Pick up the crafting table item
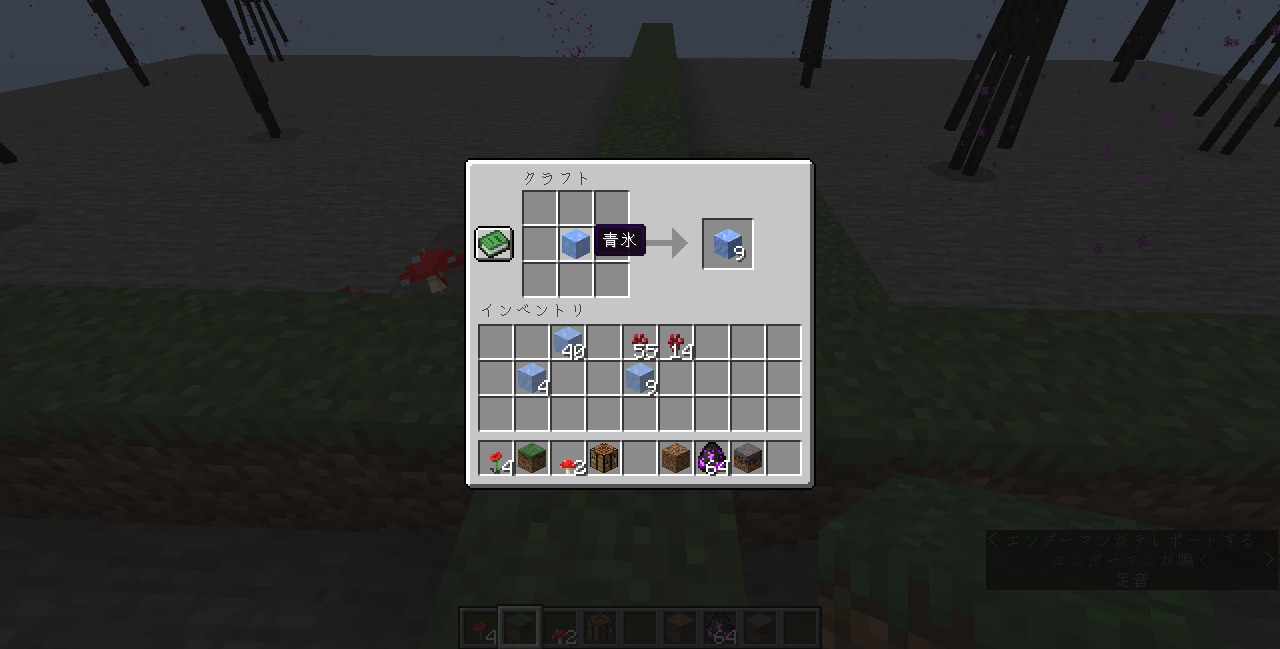 [604, 458]
